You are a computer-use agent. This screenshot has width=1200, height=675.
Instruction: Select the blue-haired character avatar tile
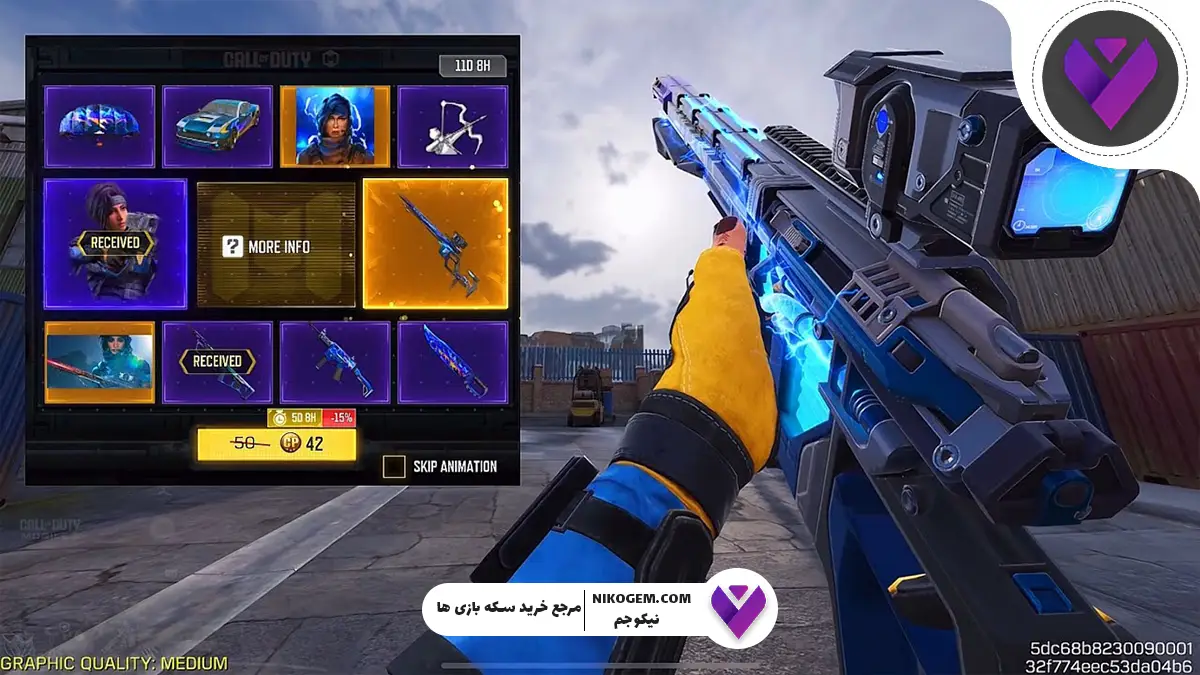335,127
